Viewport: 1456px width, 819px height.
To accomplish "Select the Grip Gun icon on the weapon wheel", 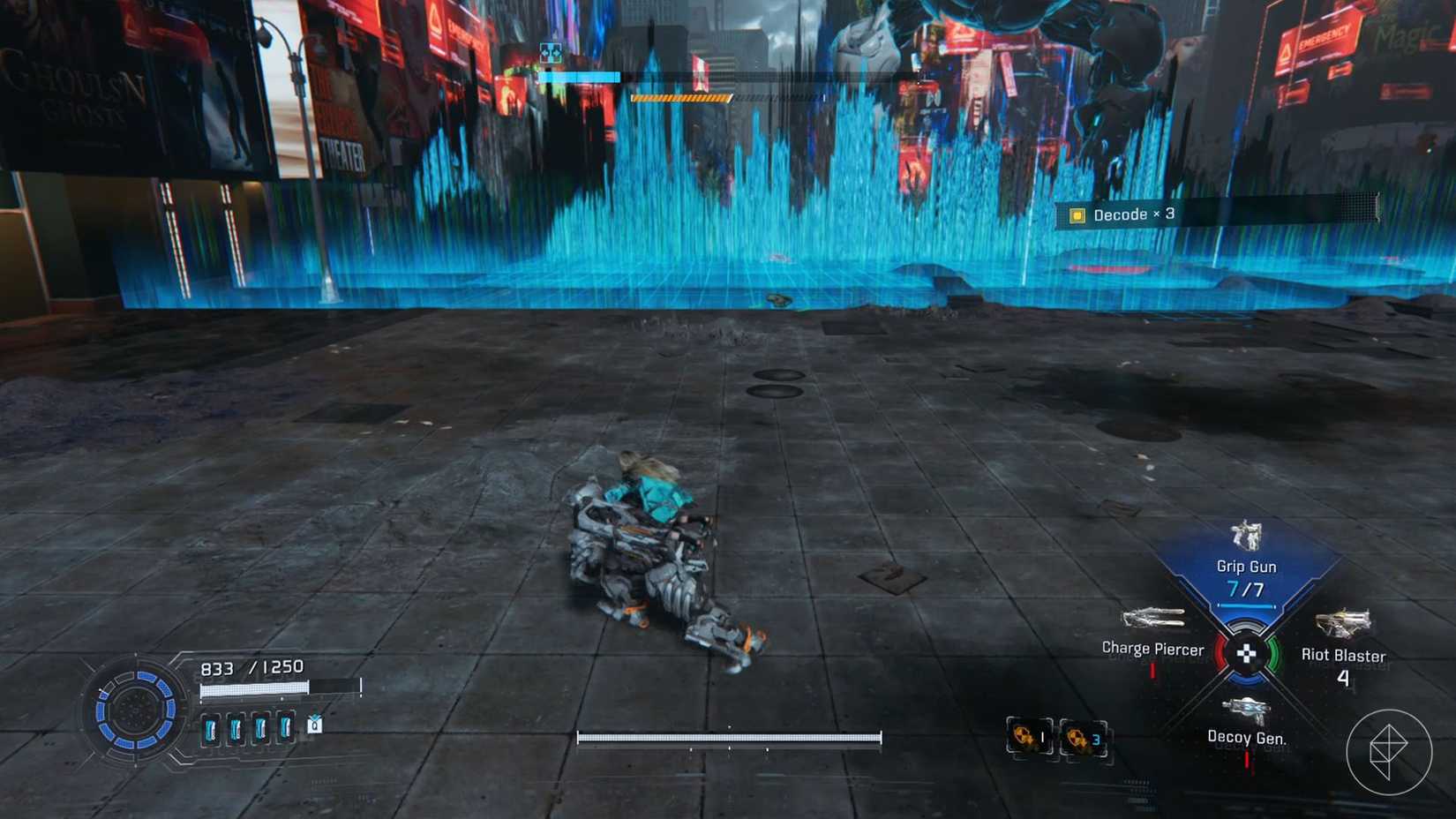I will pyautogui.click(x=1245, y=536).
